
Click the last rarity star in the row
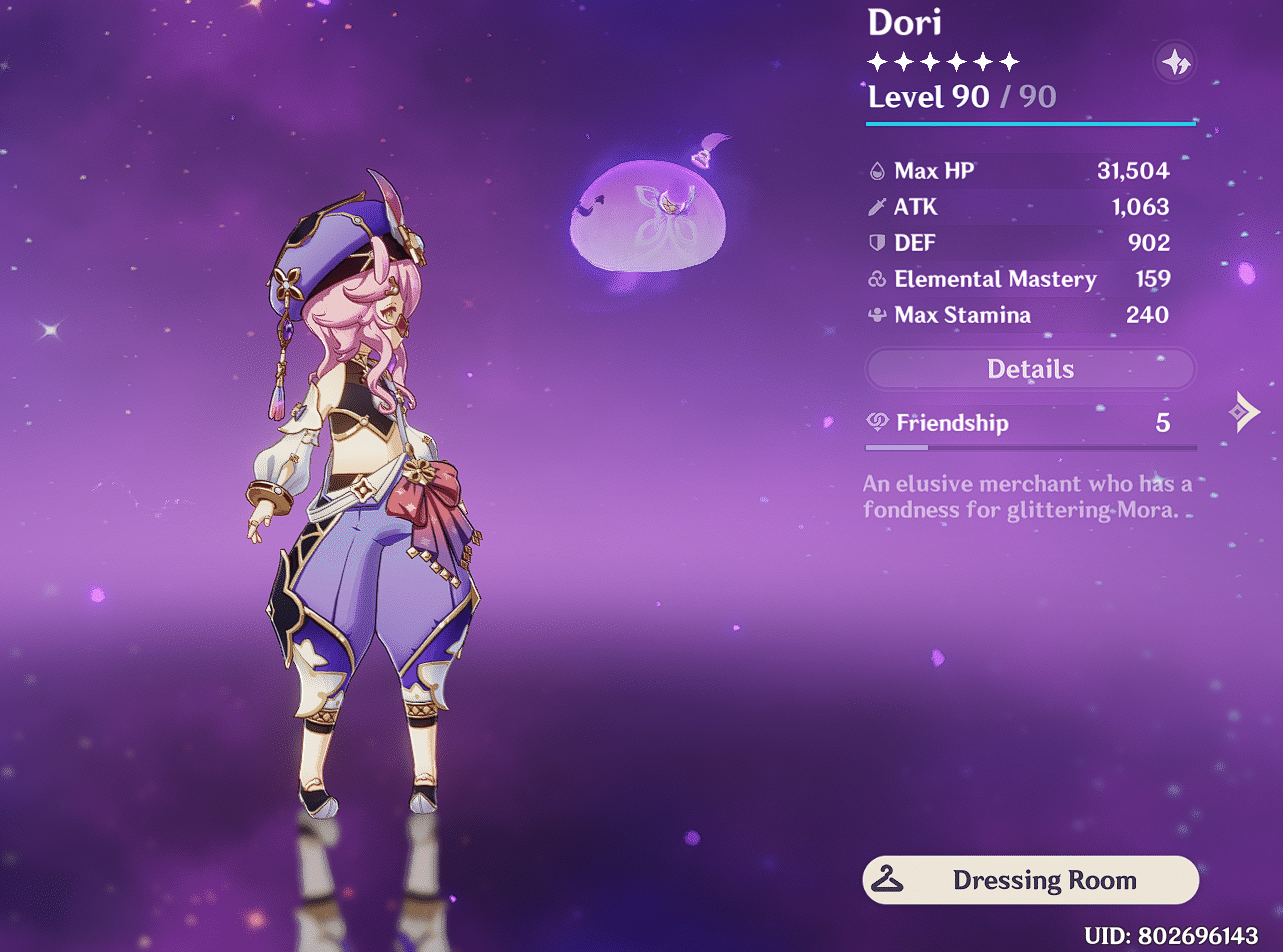(1009, 62)
